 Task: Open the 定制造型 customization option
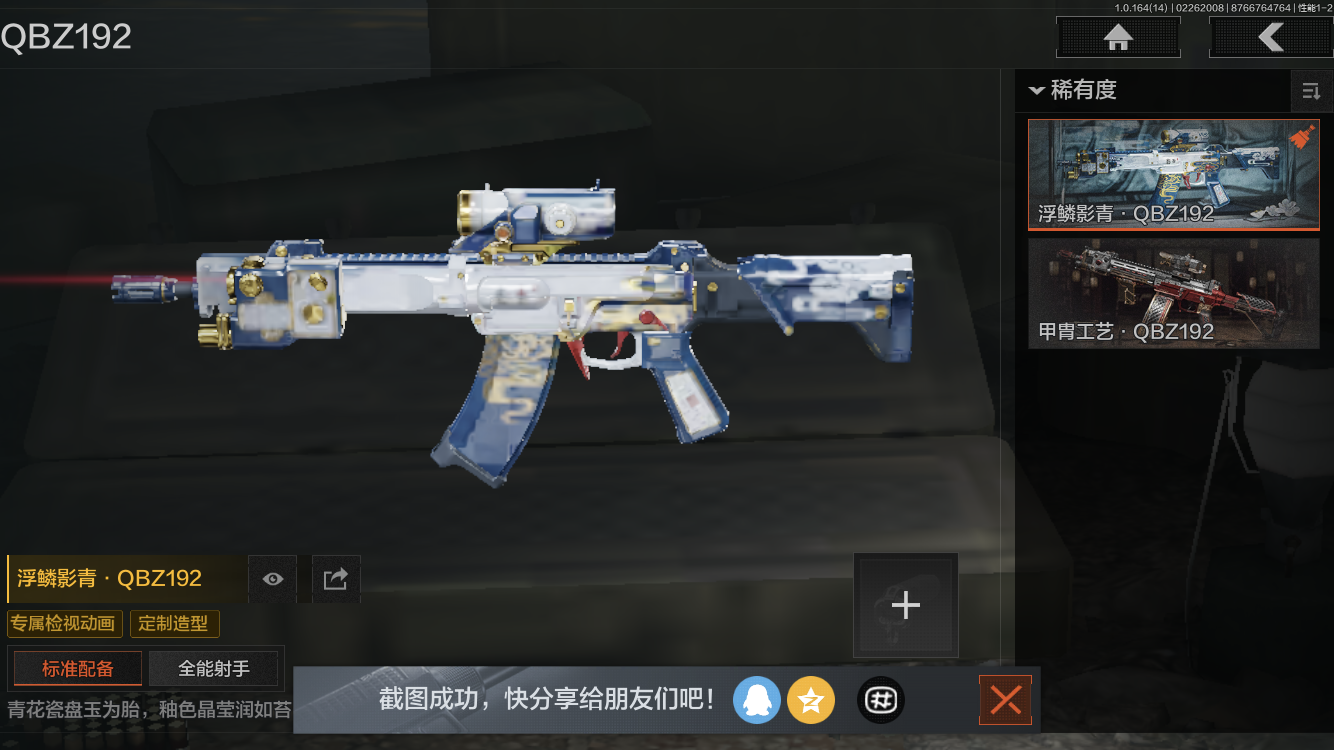[174, 623]
